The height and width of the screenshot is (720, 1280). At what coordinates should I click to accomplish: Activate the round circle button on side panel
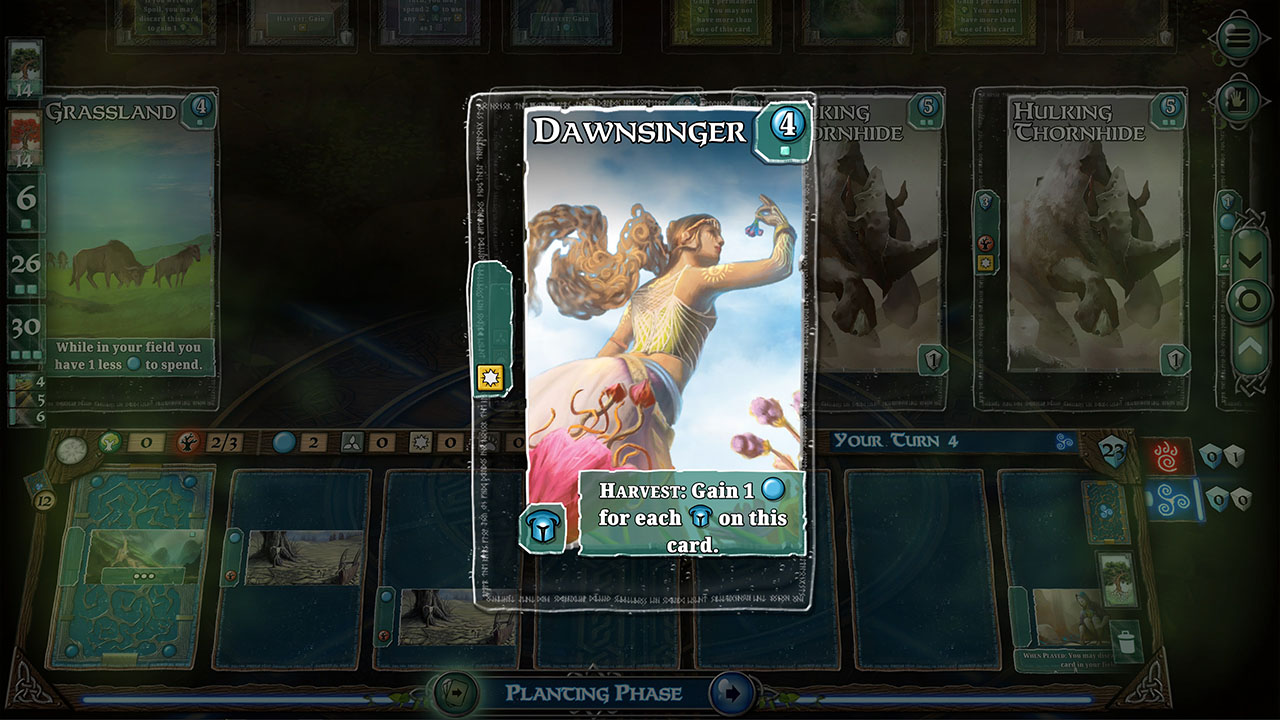pos(1250,301)
